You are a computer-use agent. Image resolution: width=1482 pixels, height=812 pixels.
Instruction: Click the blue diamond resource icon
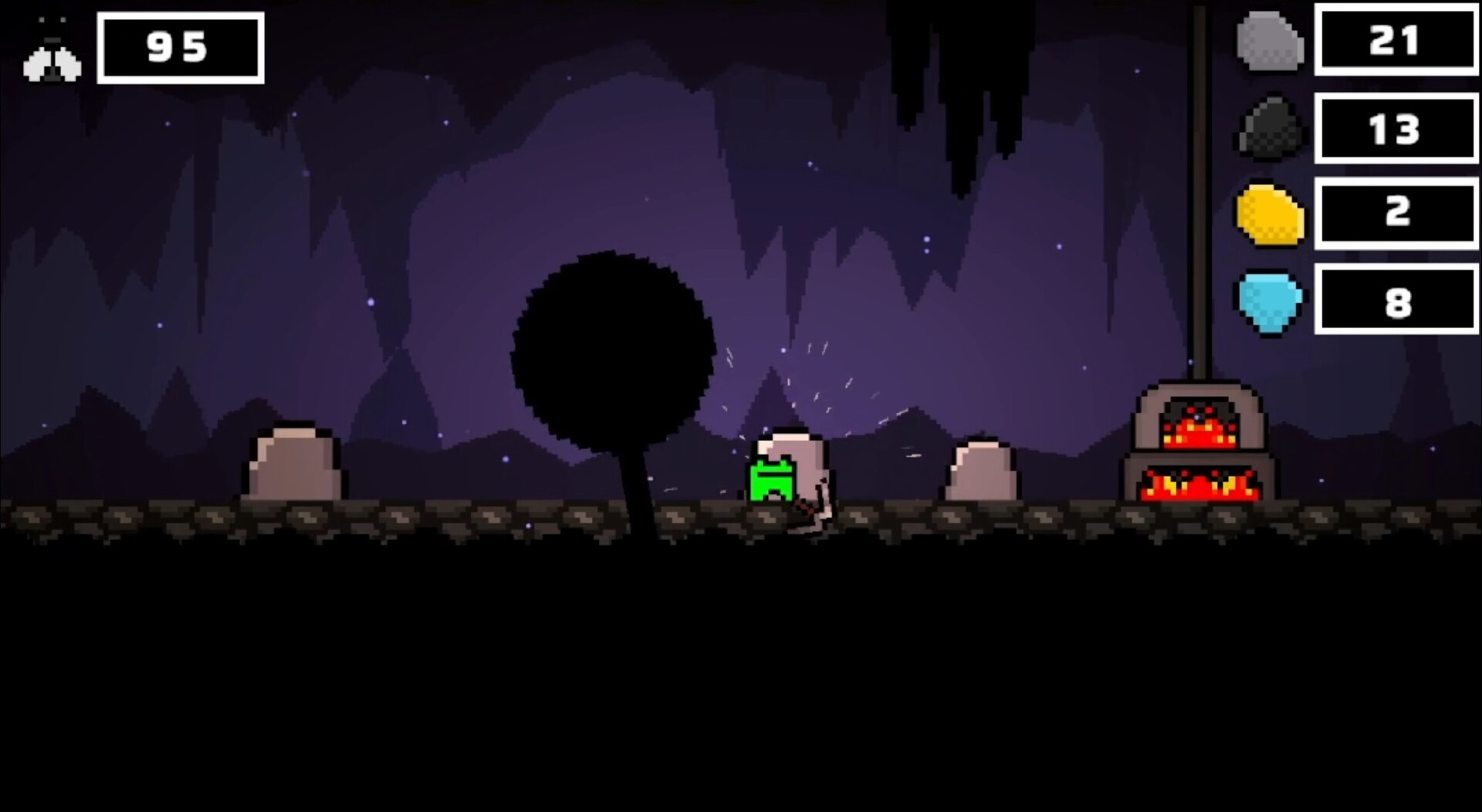1270,301
